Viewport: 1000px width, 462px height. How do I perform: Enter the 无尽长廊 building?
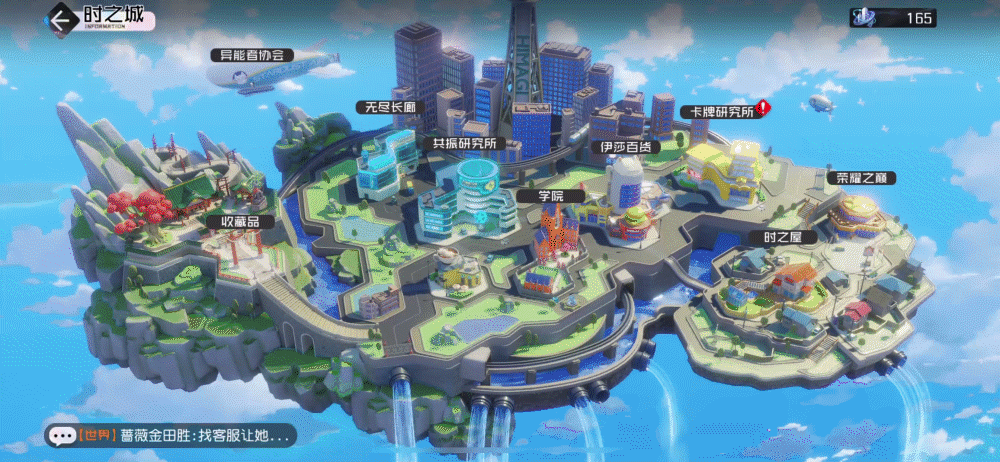tap(385, 107)
